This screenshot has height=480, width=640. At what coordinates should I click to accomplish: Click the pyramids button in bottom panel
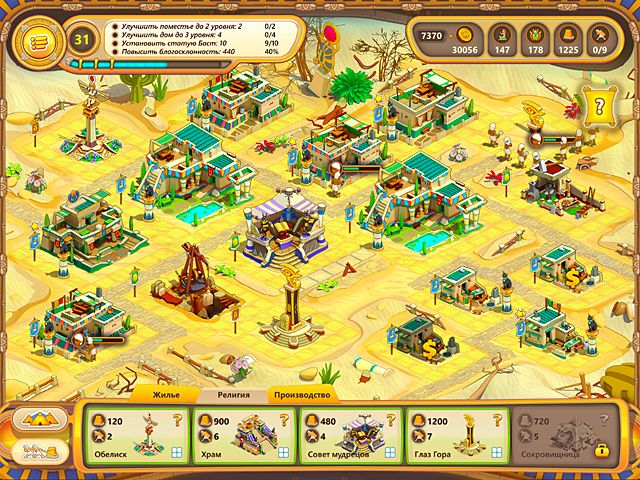(x=40, y=419)
